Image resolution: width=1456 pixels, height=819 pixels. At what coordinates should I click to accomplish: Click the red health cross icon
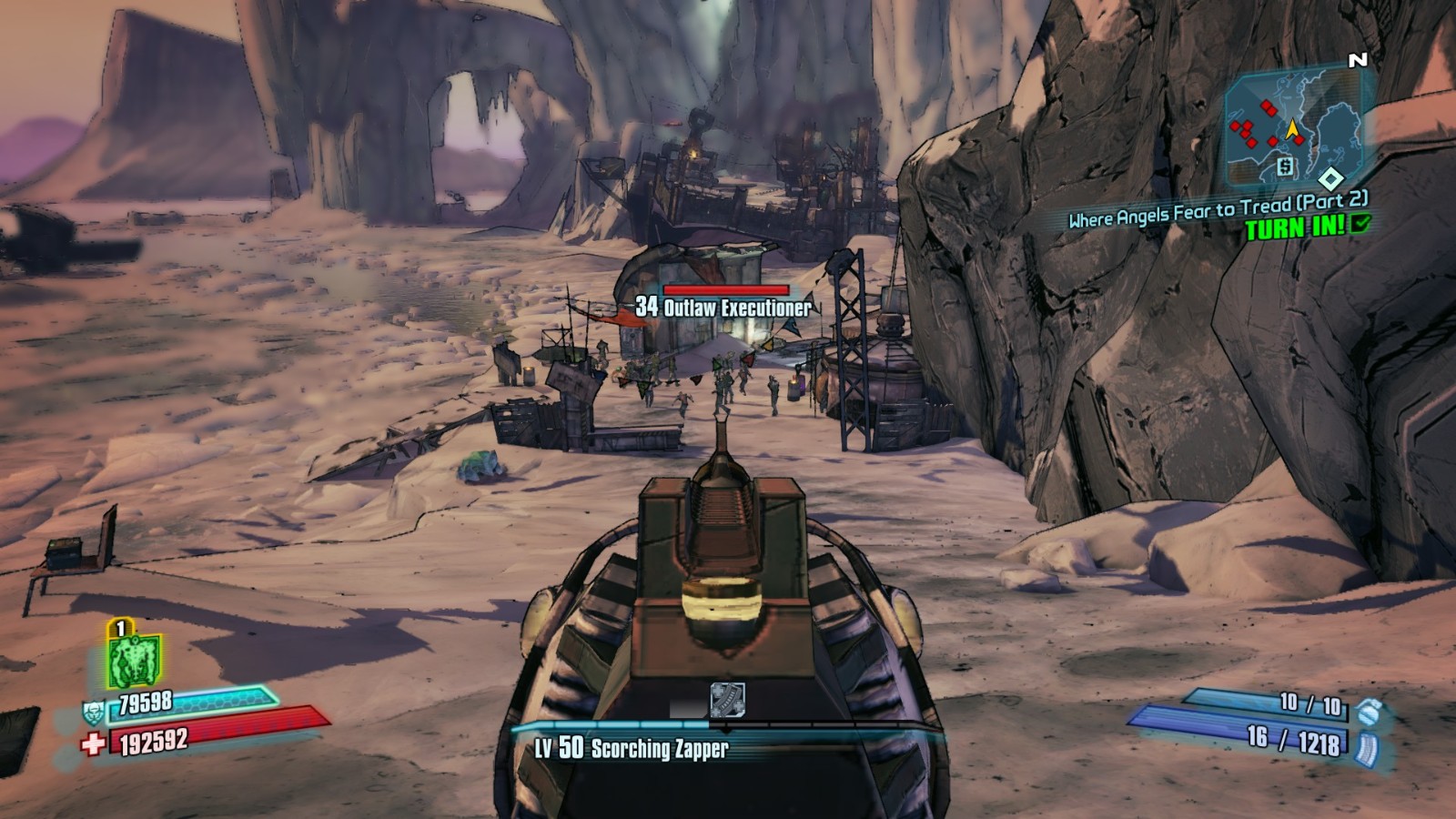(x=93, y=744)
